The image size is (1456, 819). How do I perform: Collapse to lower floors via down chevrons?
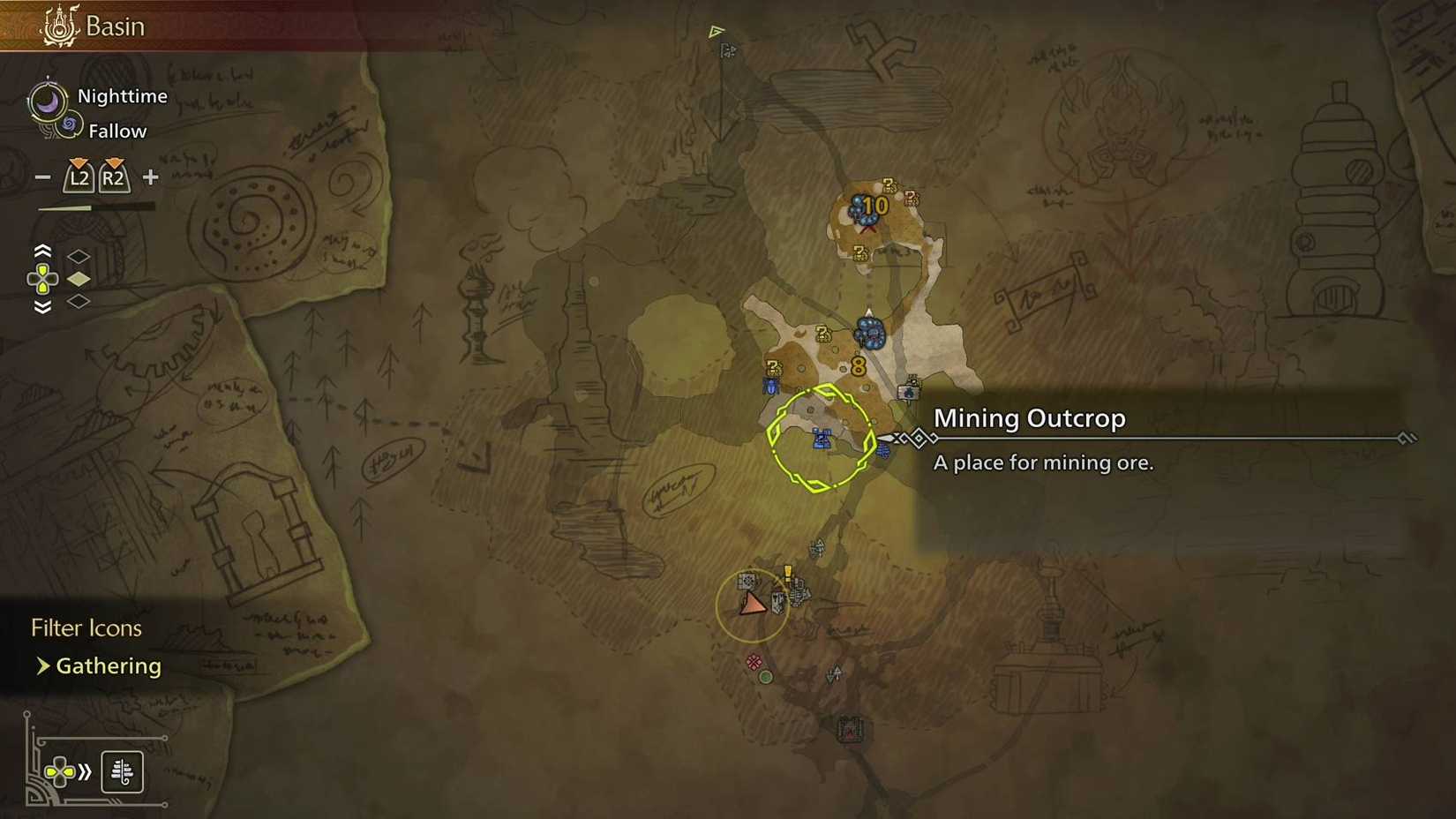(41, 304)
